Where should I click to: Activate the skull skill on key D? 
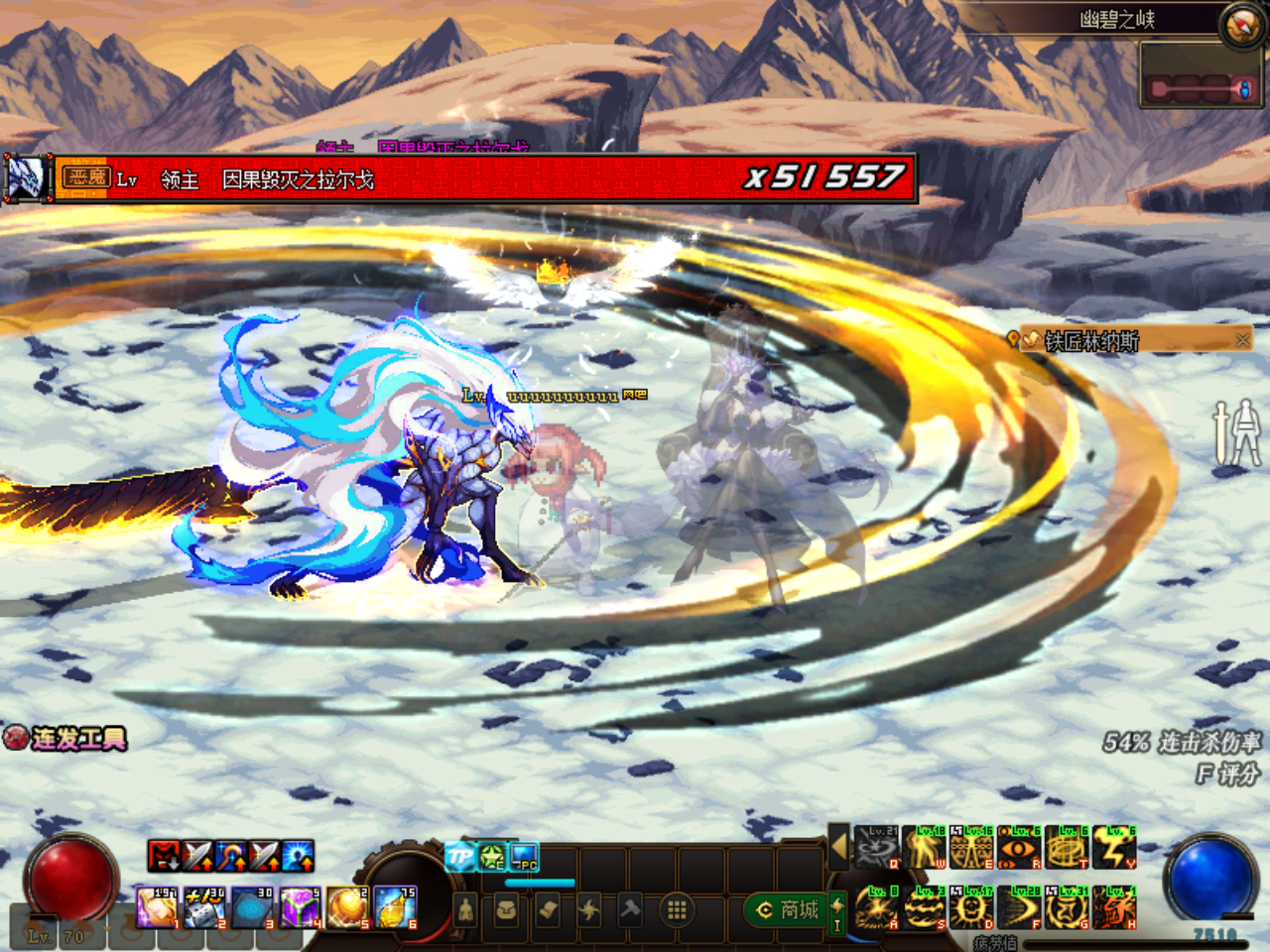[971, 908]
